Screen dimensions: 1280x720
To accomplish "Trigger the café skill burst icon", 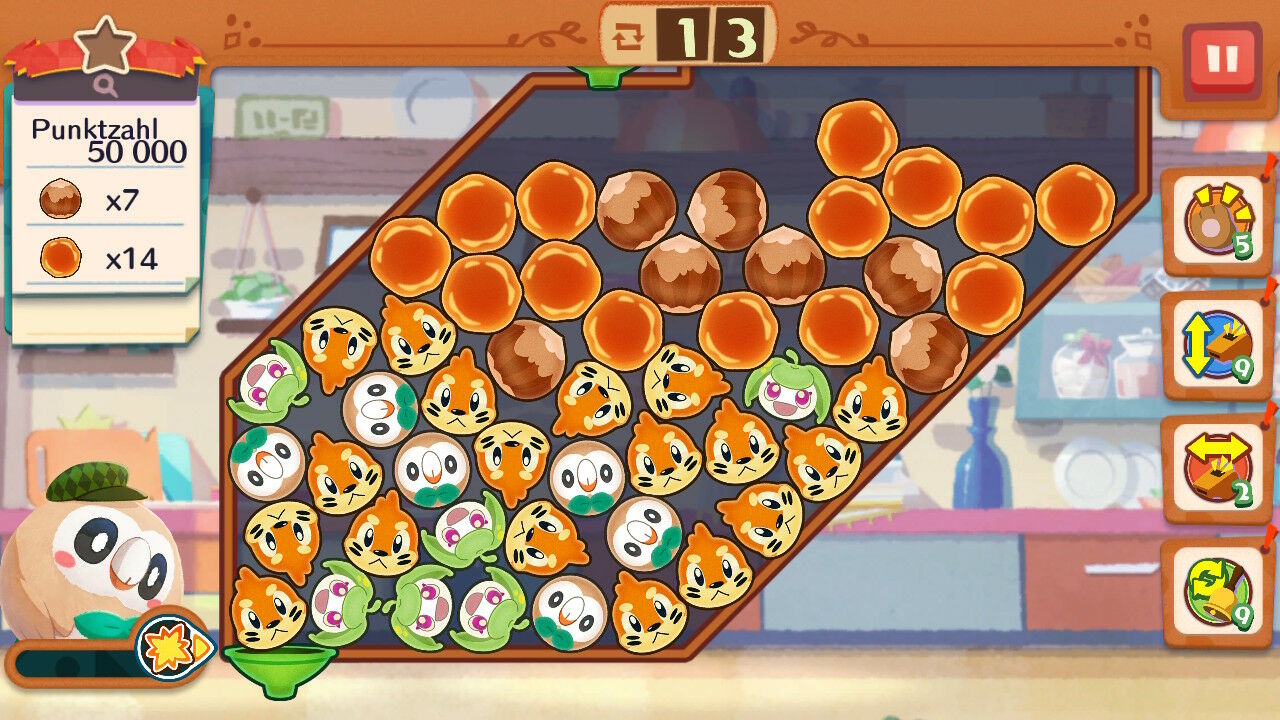I will click(172, 646).
